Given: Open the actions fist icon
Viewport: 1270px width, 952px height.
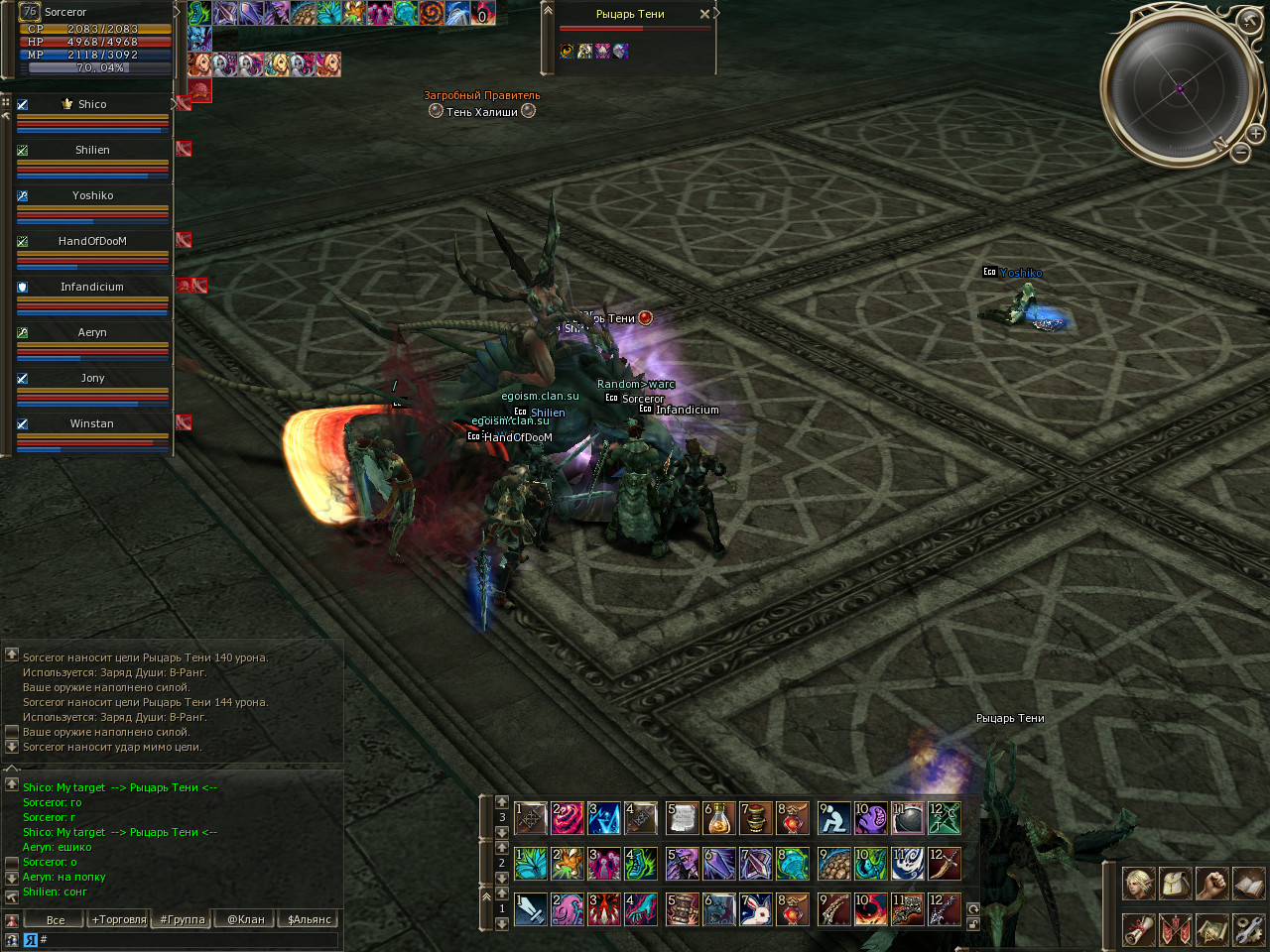Looking at the screenshot, I should point(1211,883).
